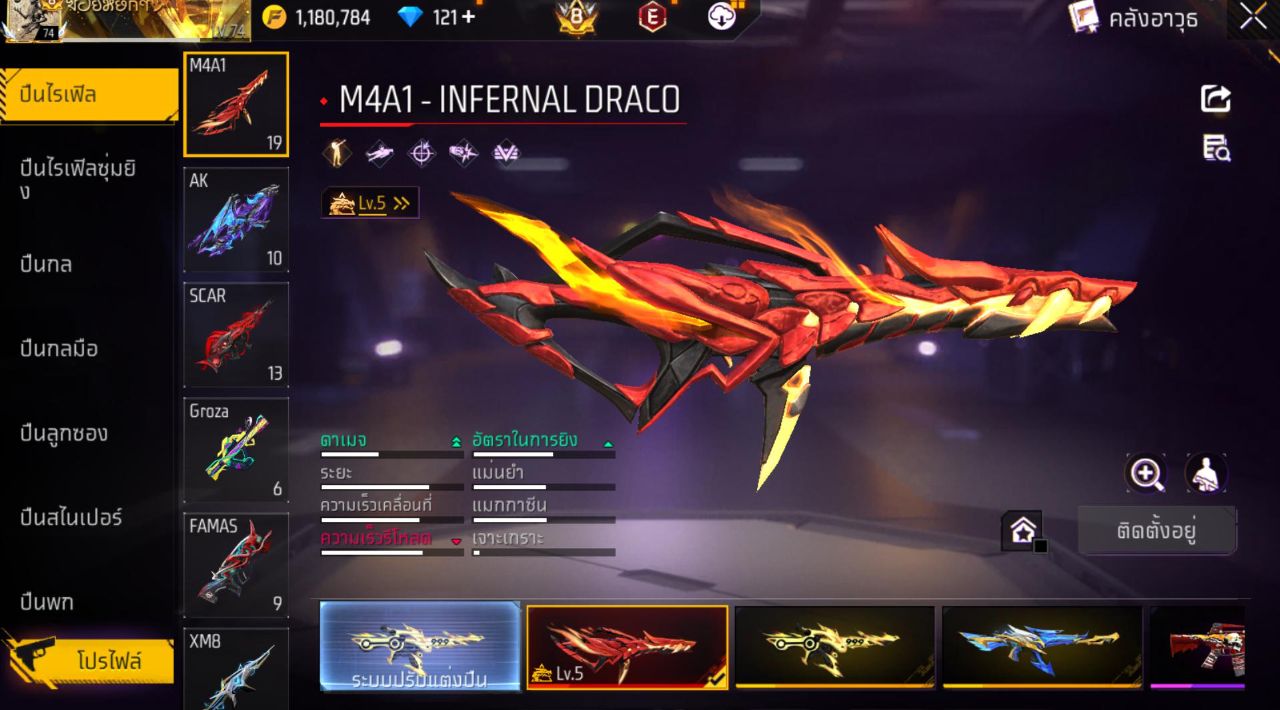Choose the ปืนลูกซอง category
The height and width of the screenshot is (710, 1280).
[x=65, y=433]
